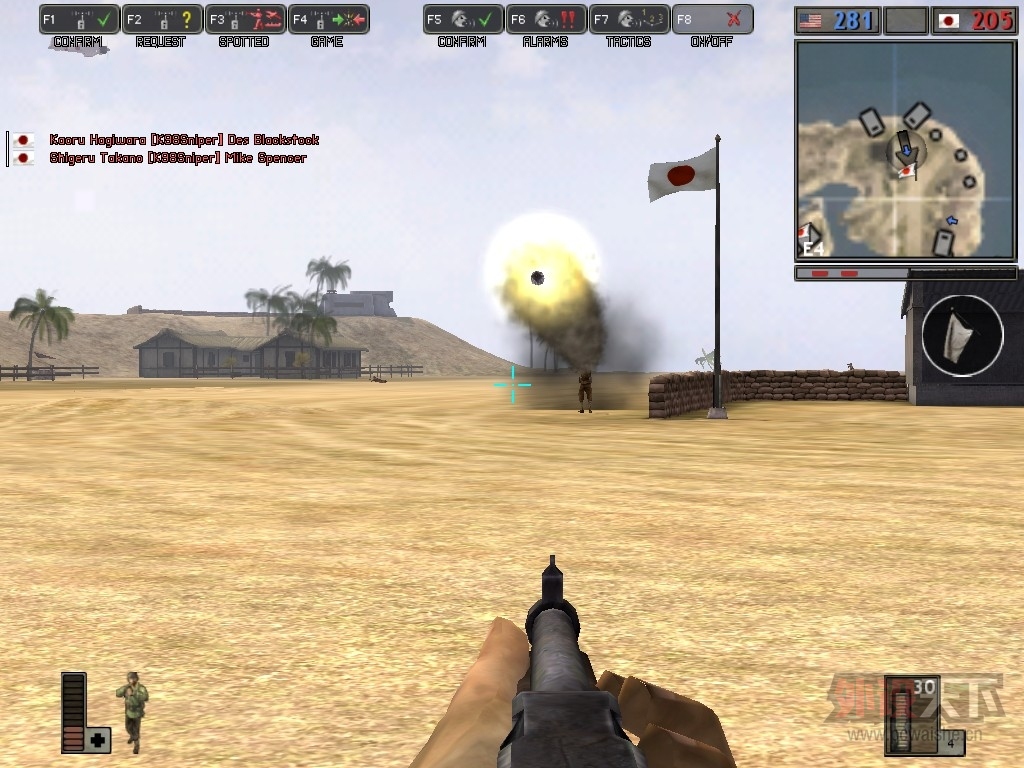
Task: Click the medic cross health icon
Action: click(x=98, y=740)
